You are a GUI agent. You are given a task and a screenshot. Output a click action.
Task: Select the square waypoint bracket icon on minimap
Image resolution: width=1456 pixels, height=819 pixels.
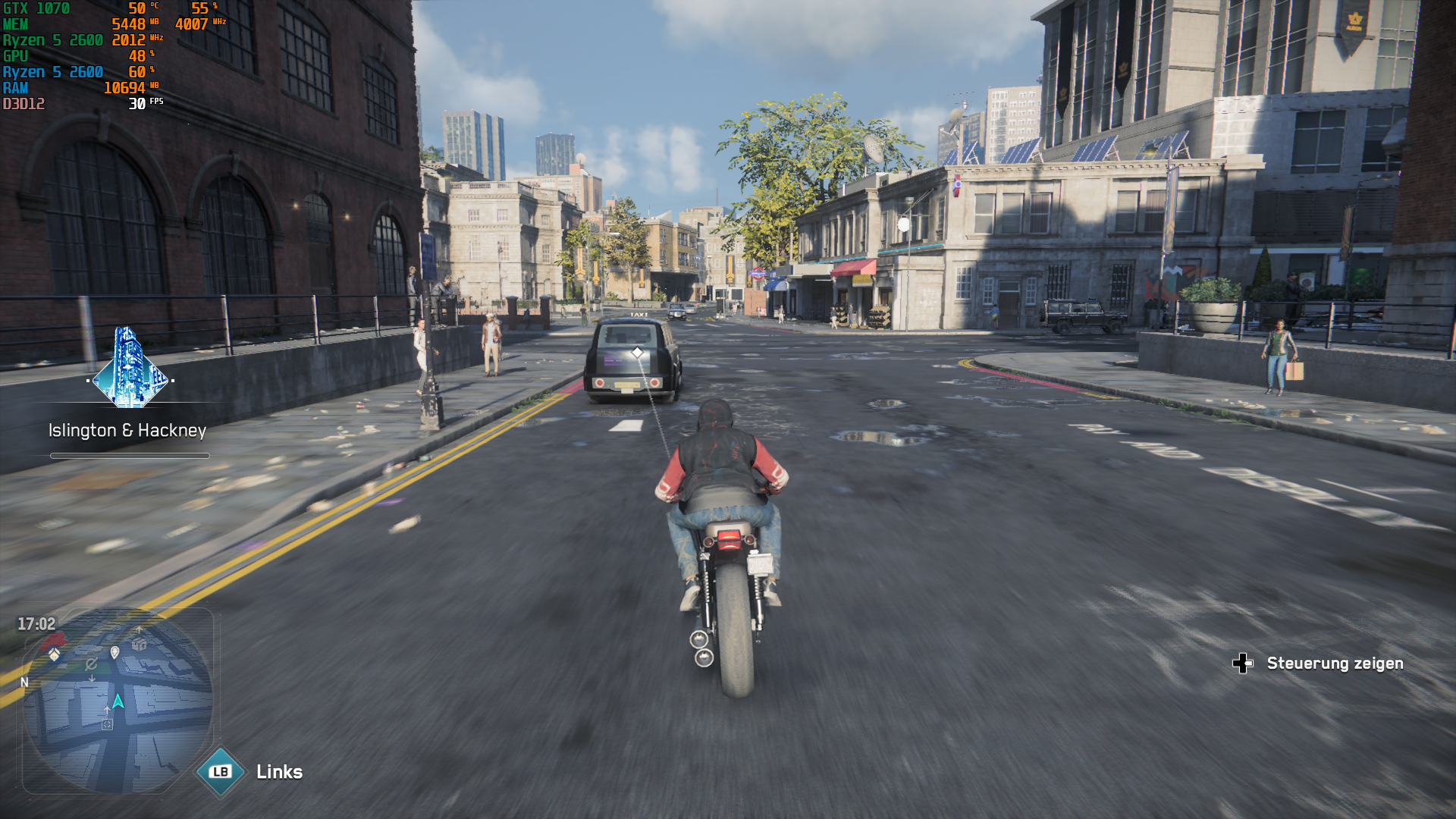[x=107, y=724]
